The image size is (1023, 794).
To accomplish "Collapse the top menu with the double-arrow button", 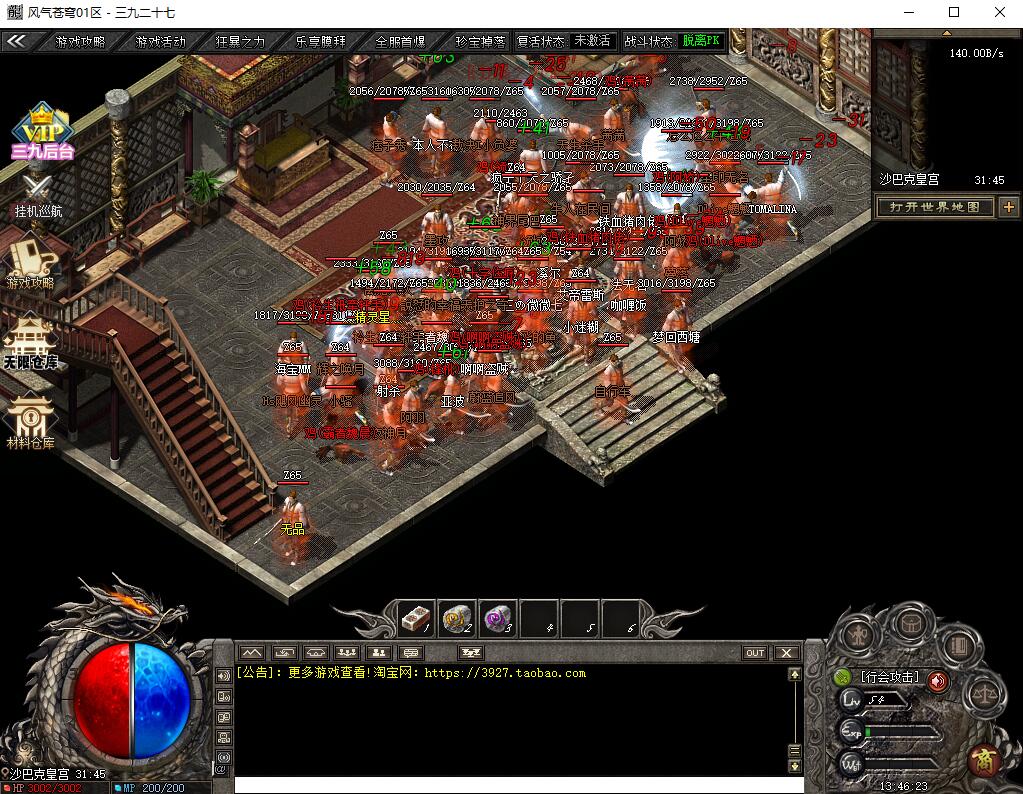I will click(x=17, y=41).
